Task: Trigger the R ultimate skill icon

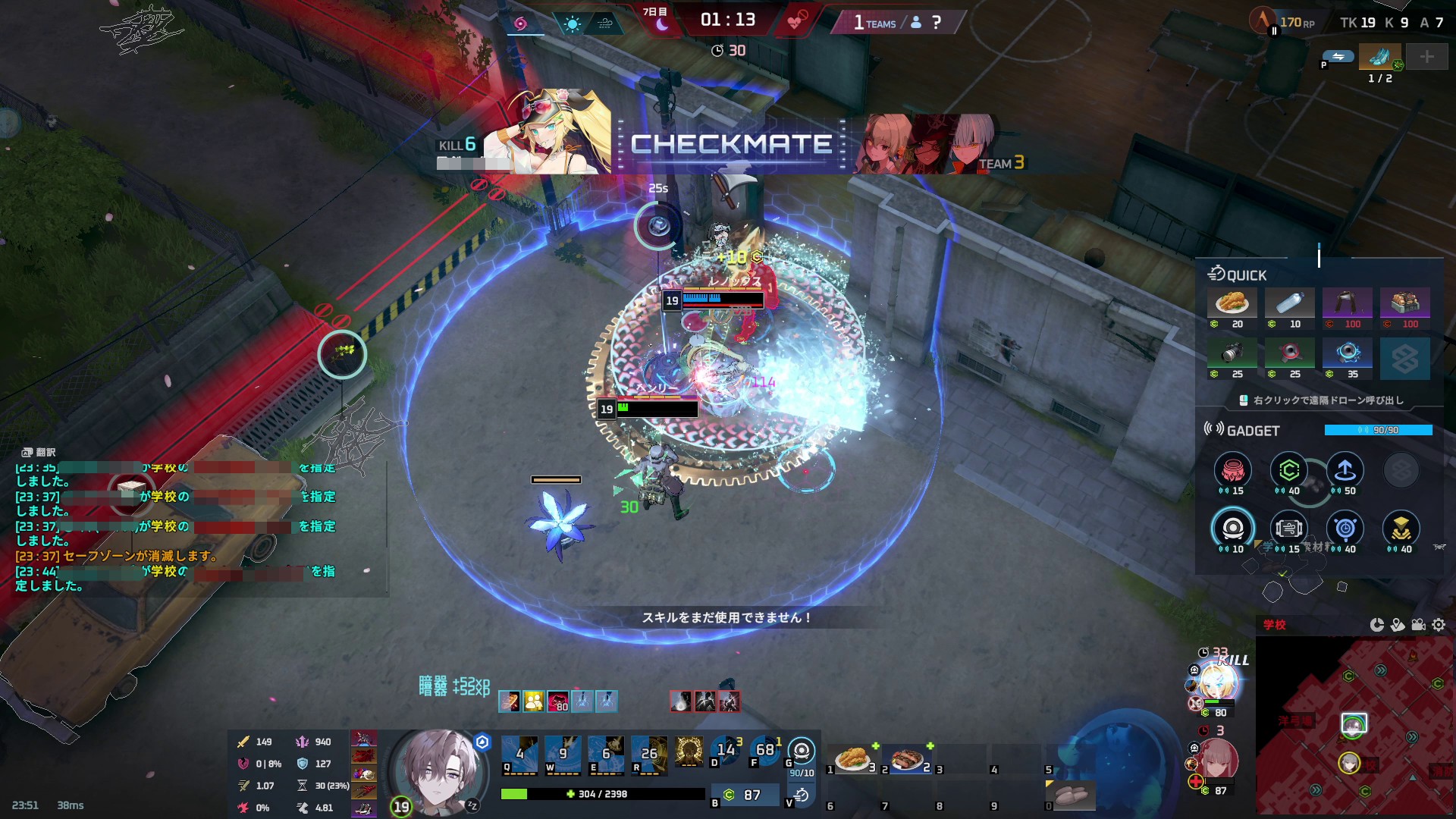Action: click(x=649, y=754)
